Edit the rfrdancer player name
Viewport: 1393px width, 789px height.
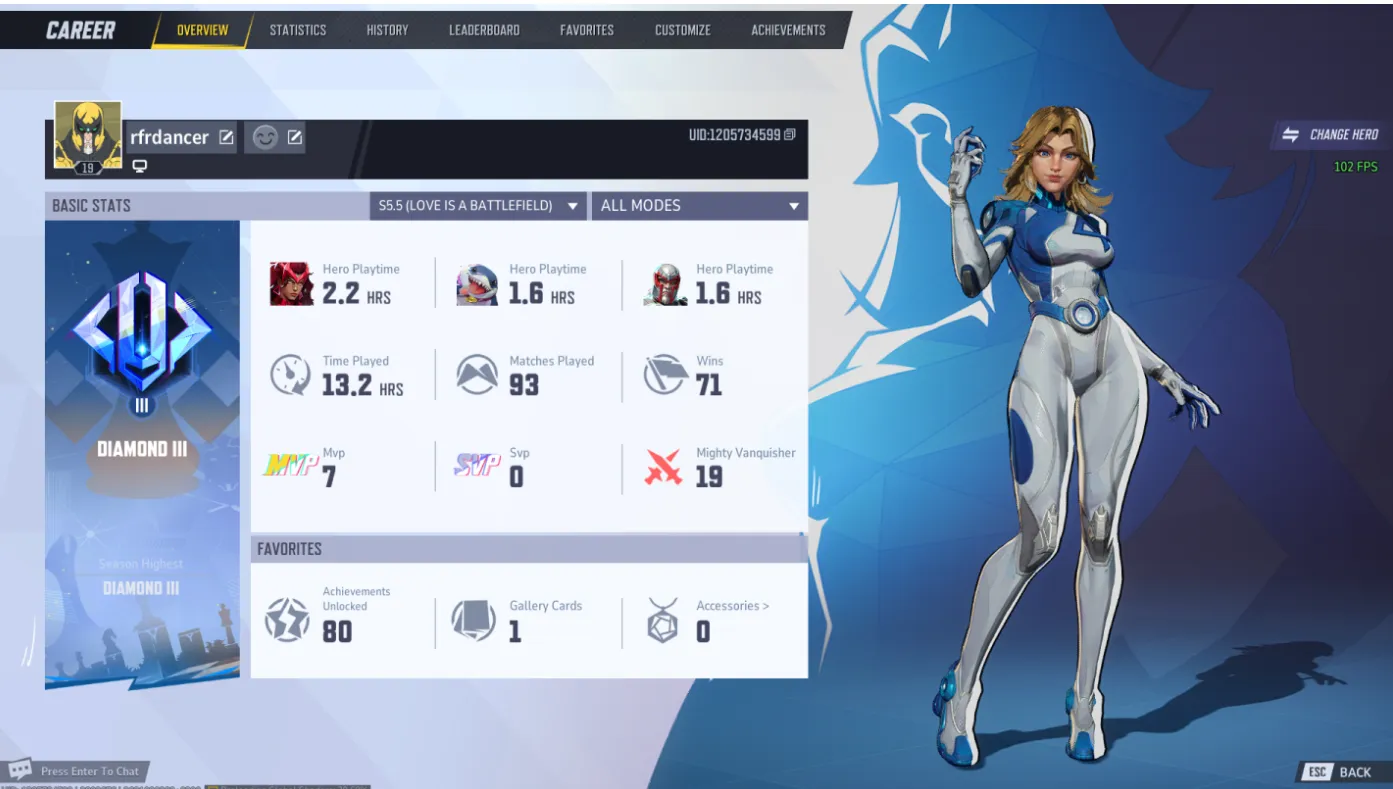click(x=226, y=137)
